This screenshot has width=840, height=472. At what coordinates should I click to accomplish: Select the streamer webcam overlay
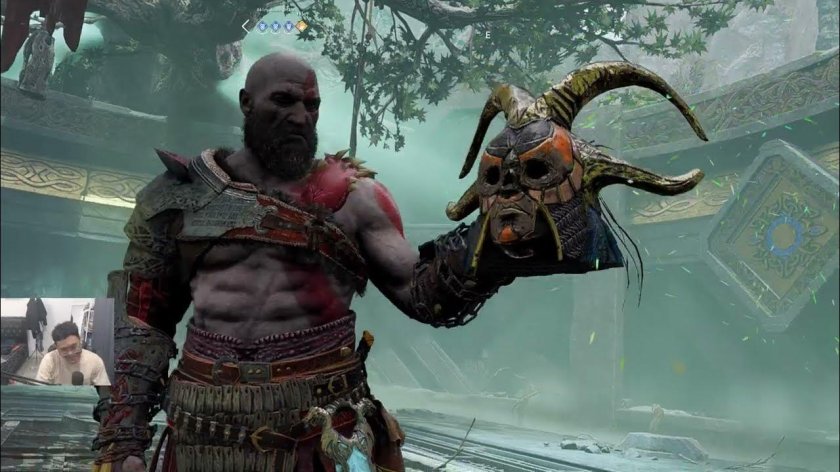point(56,342)
